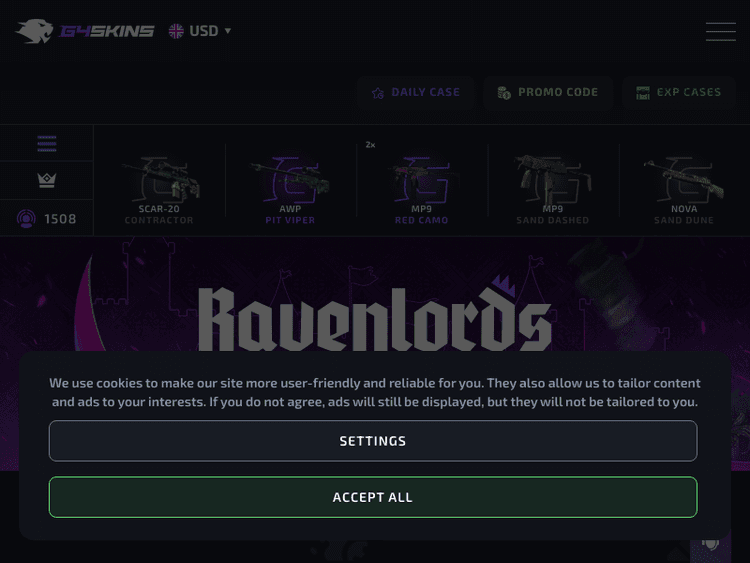Open the Daily Case
Image resolution: width=750 pixels, height=563 pixels.
416,93
